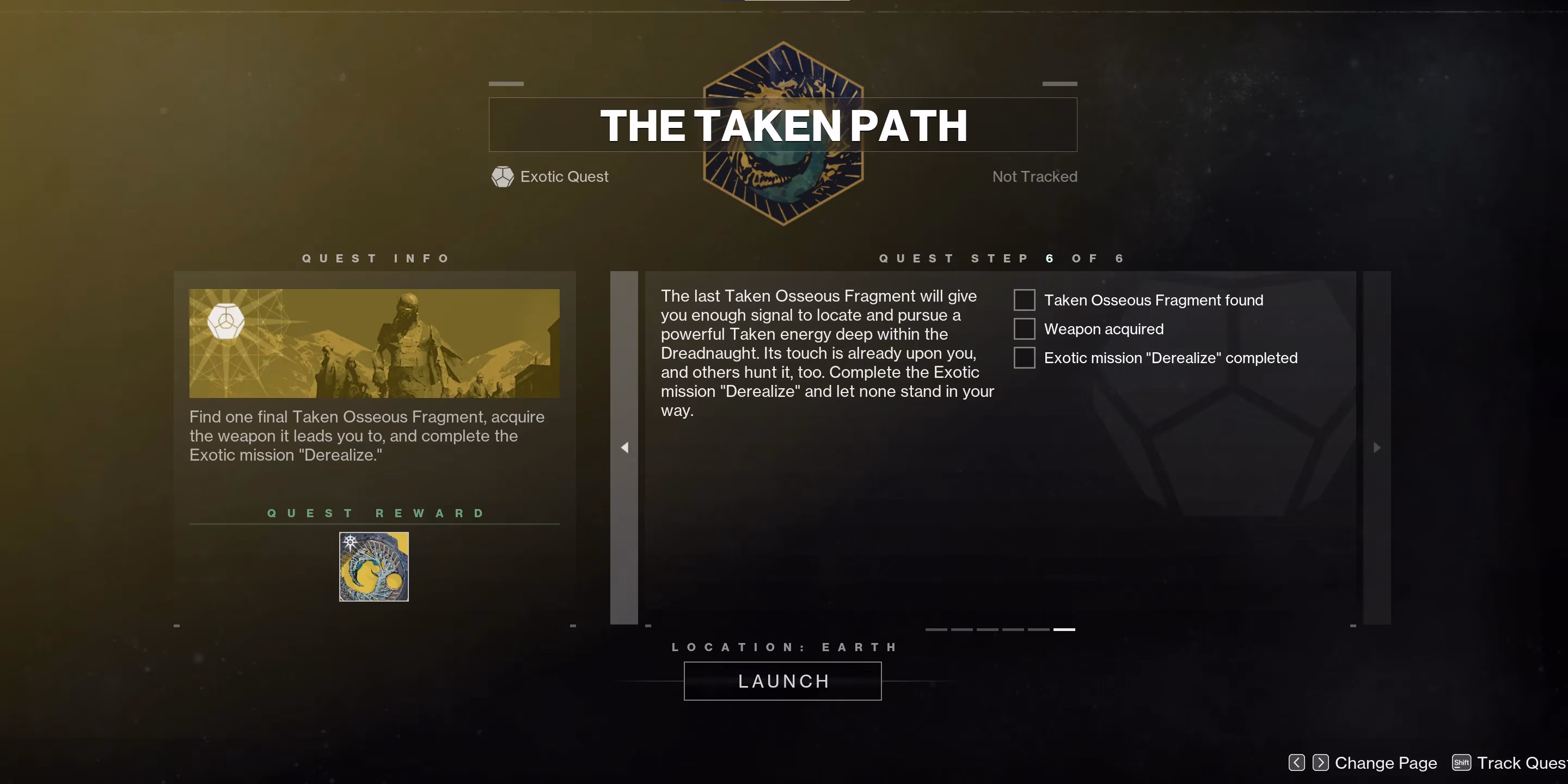Click the left chevron icon for Change Page
The height and width of the screenshot is (784, 1568).
point(1297,762)
